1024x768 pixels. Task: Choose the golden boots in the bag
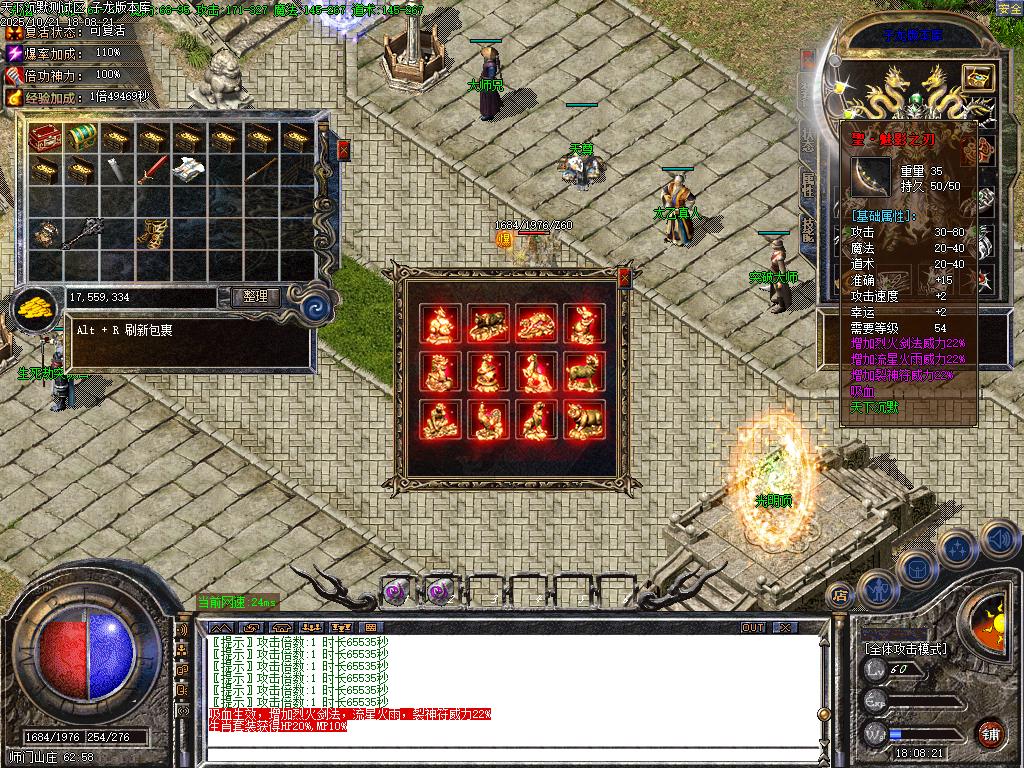click(x=151, y=233)
